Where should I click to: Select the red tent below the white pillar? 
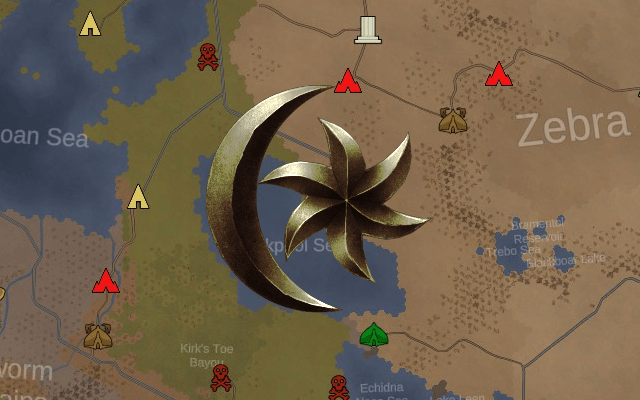coord(346,81)
